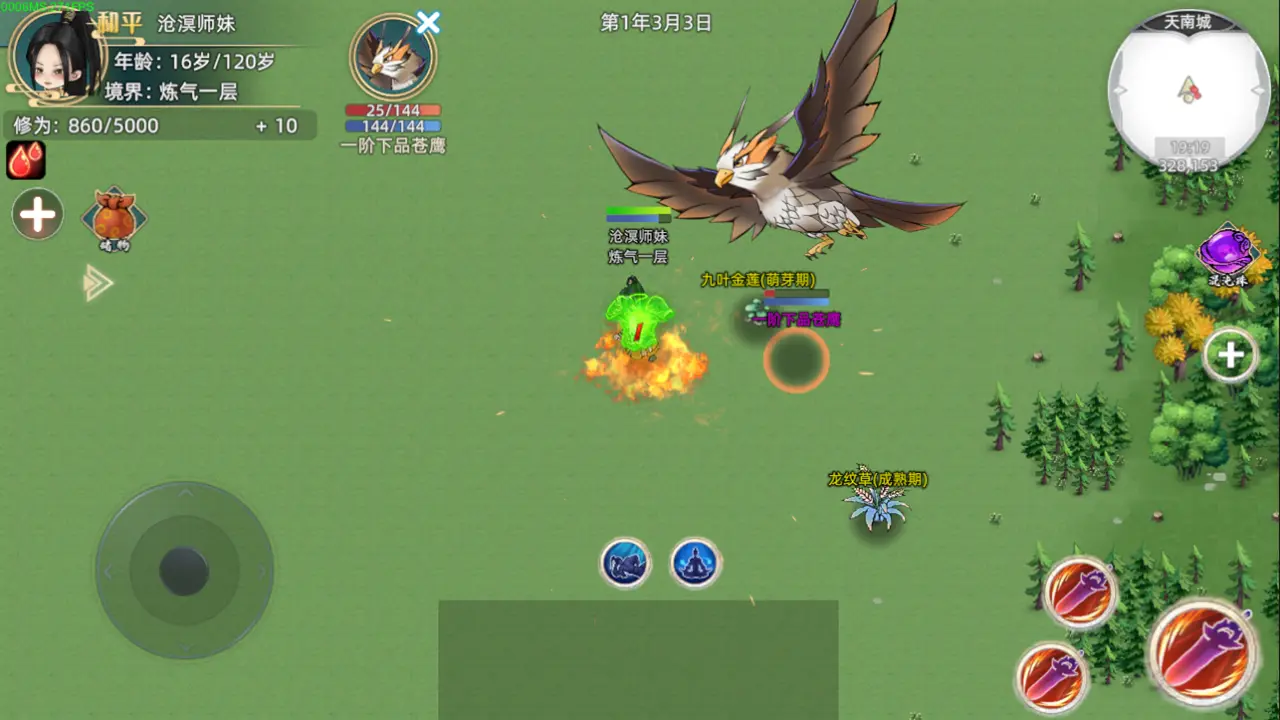
Task: Click the 修为 cultivation progress bar
Action: click(150, 125)
